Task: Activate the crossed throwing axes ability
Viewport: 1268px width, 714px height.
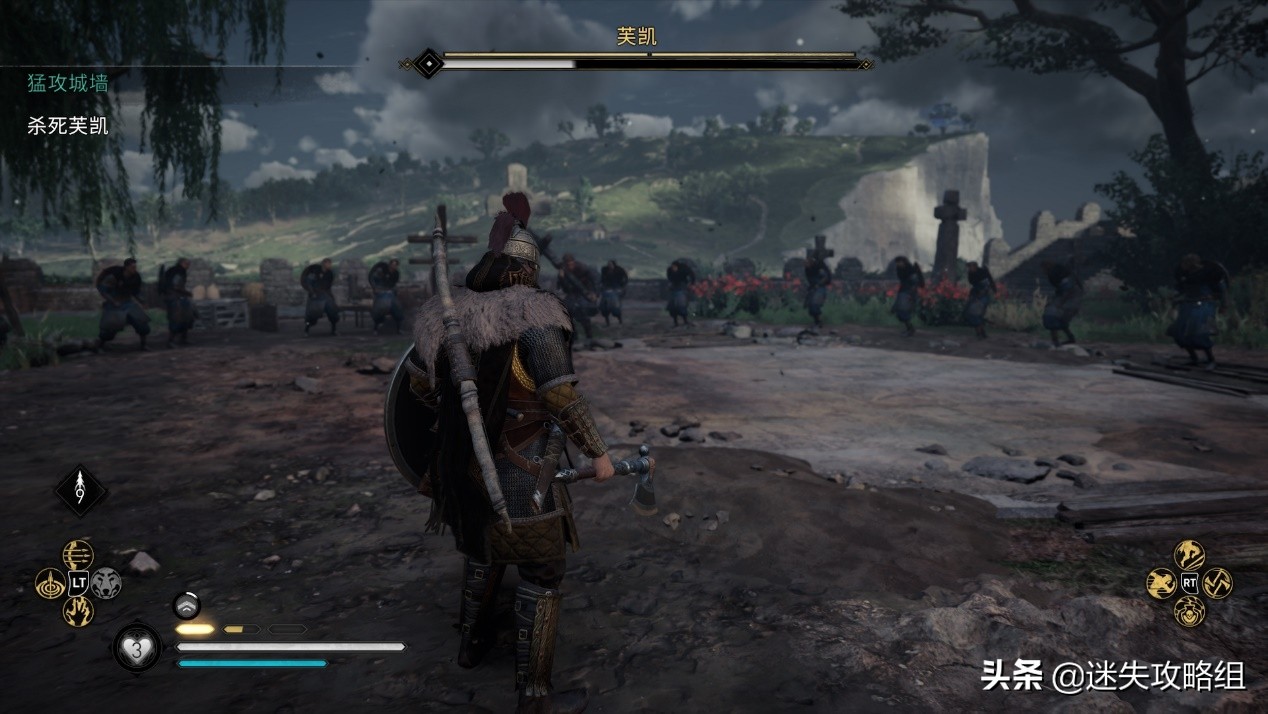Action: click(x=1217, y=583)
